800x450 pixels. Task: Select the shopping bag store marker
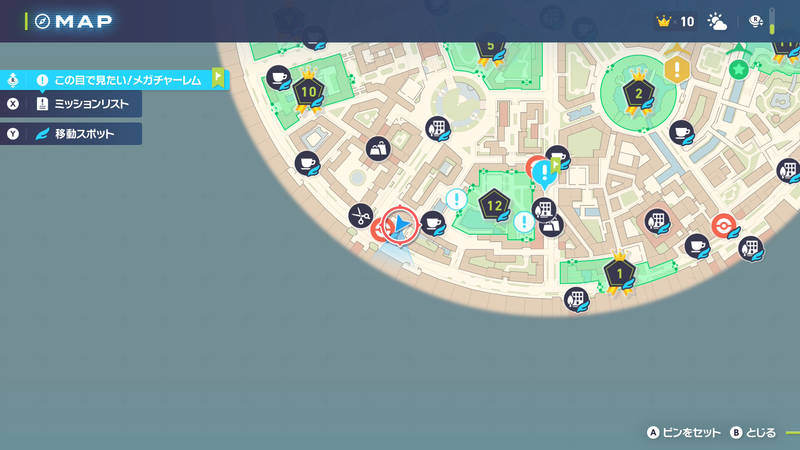[x=378, y=149]
